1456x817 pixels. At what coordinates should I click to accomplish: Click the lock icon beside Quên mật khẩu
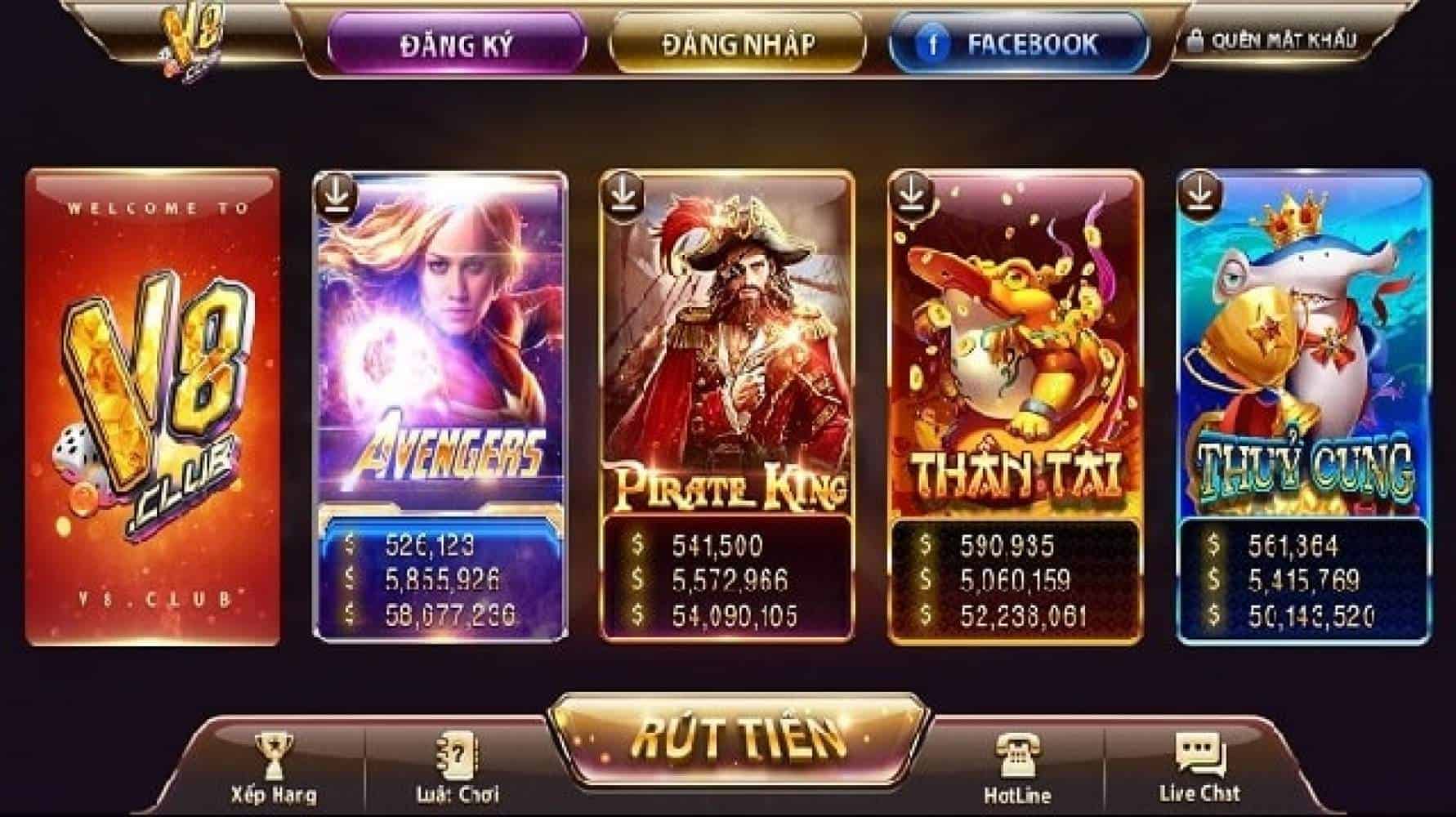1195,39
